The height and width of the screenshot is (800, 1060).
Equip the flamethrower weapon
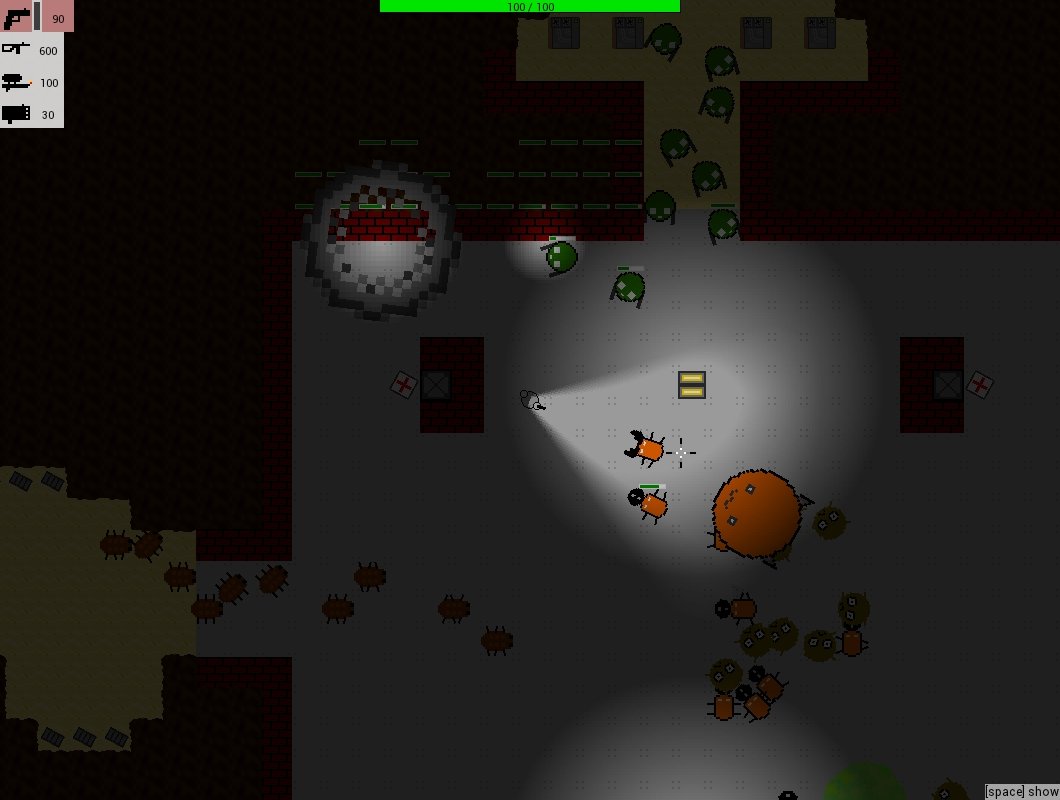17,82
